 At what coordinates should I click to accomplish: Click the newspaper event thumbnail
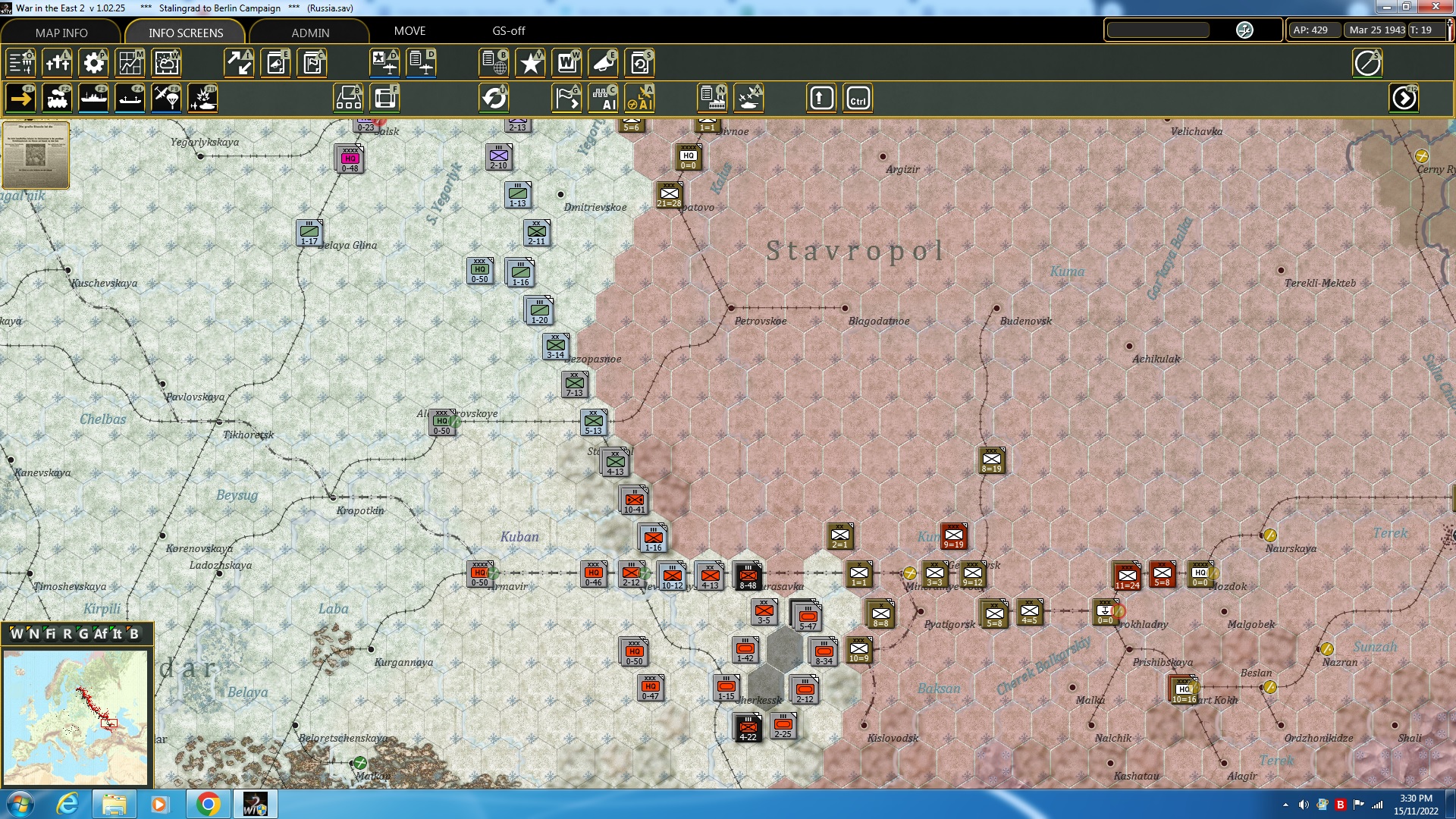tap(35, 155)
